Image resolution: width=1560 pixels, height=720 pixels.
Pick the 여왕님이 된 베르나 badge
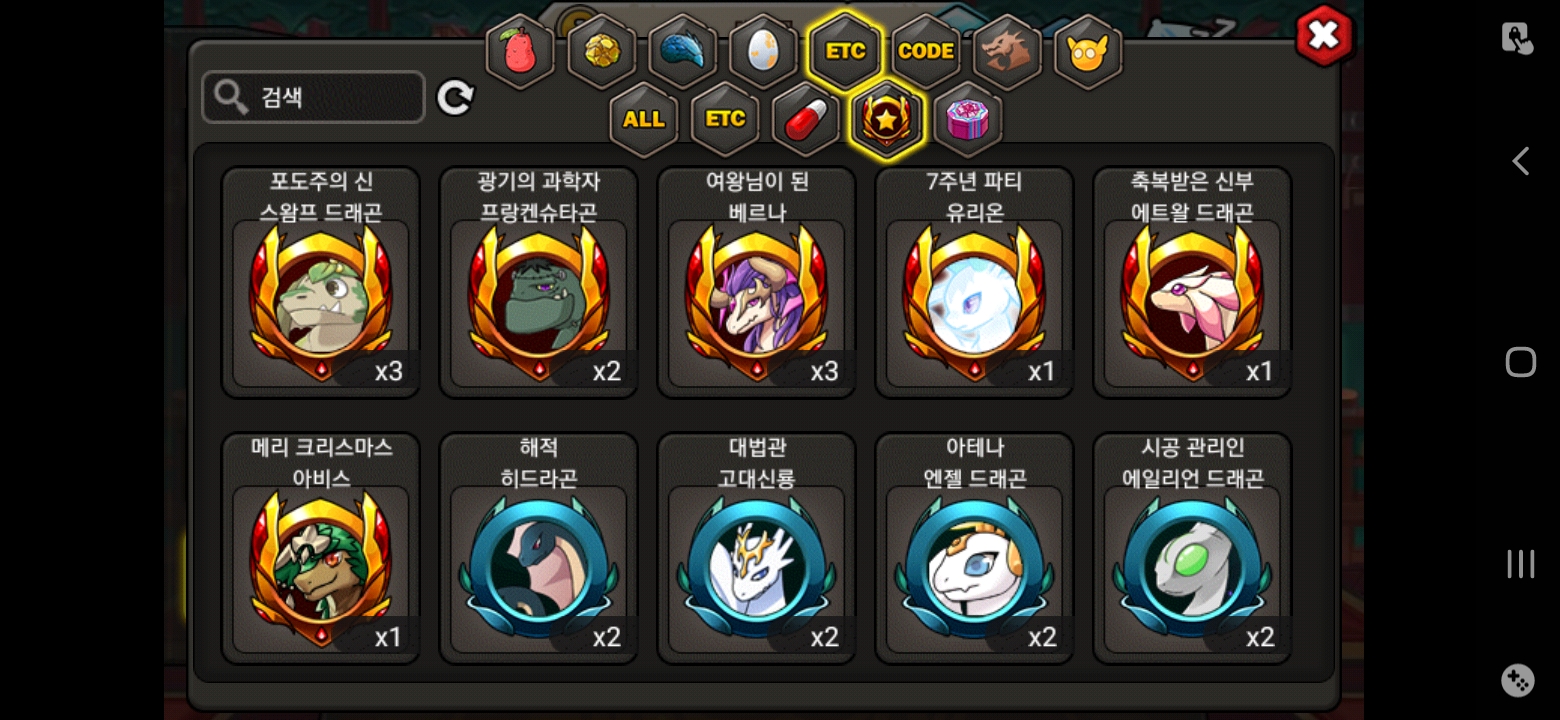[756, 283]
